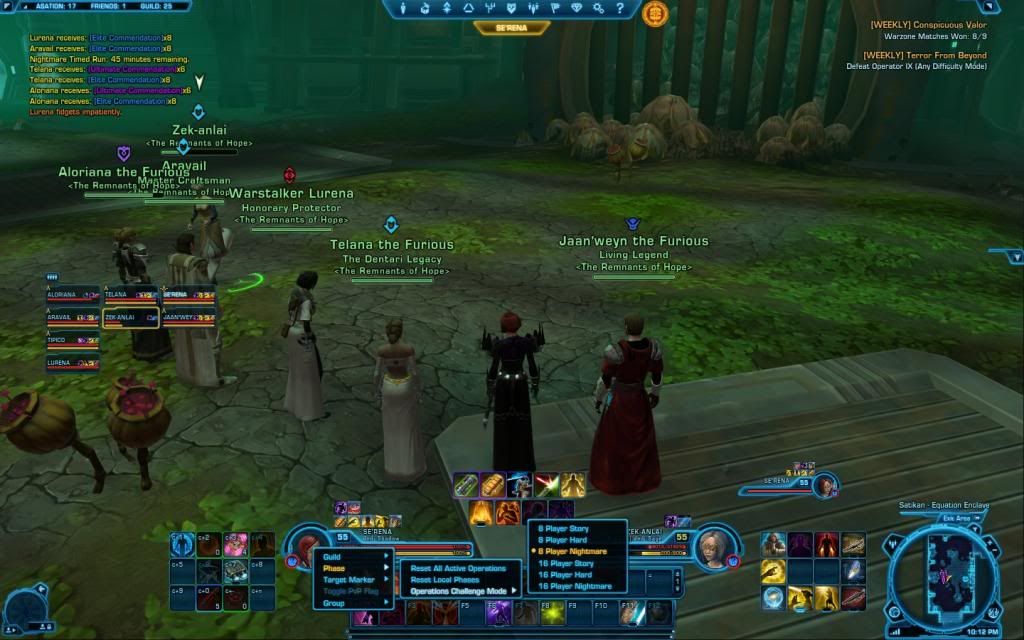Open help with the question mark icon

click(x=622, y=8)
